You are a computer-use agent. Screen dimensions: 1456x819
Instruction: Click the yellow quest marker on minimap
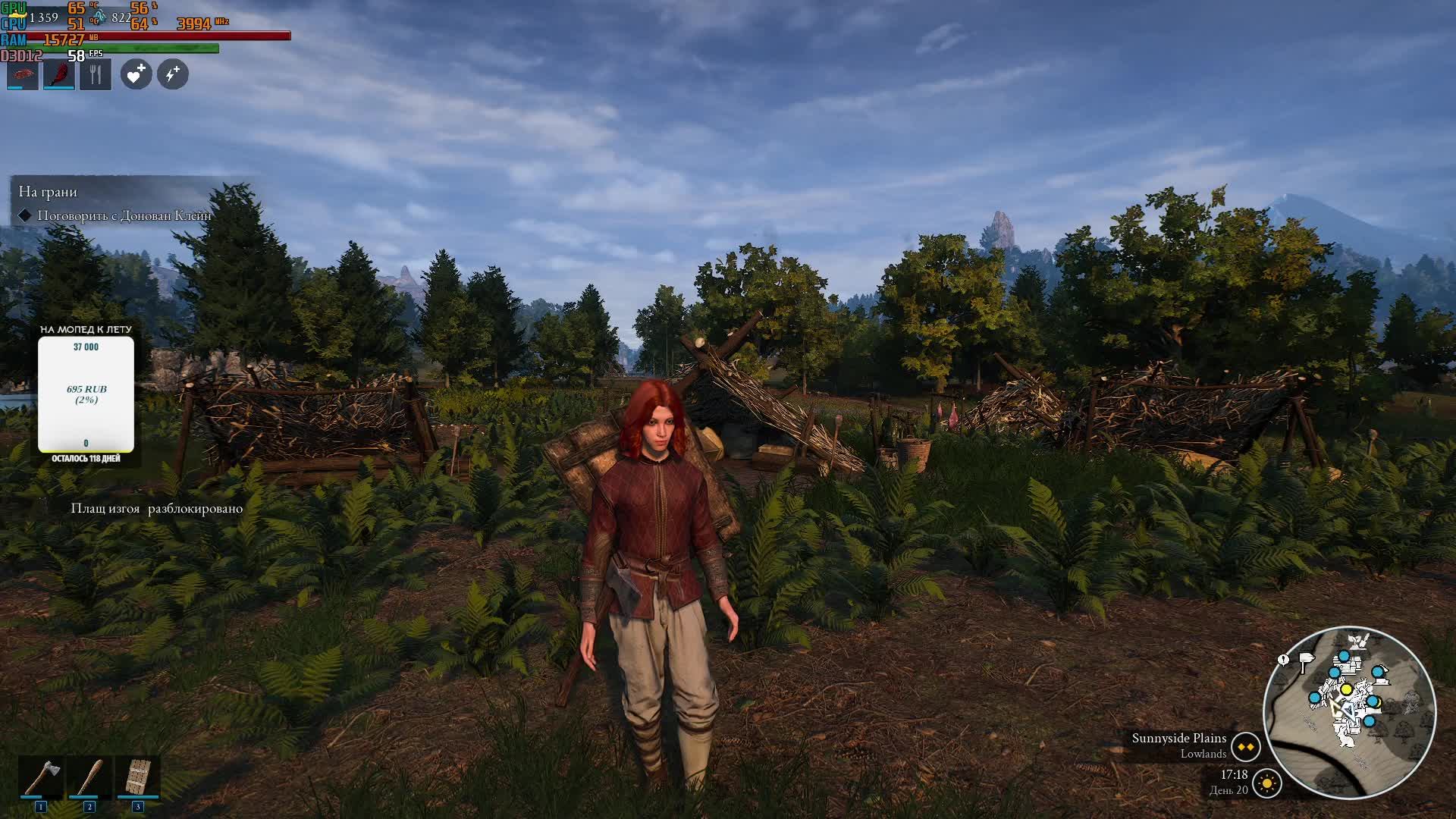[x=1346, y=689]
